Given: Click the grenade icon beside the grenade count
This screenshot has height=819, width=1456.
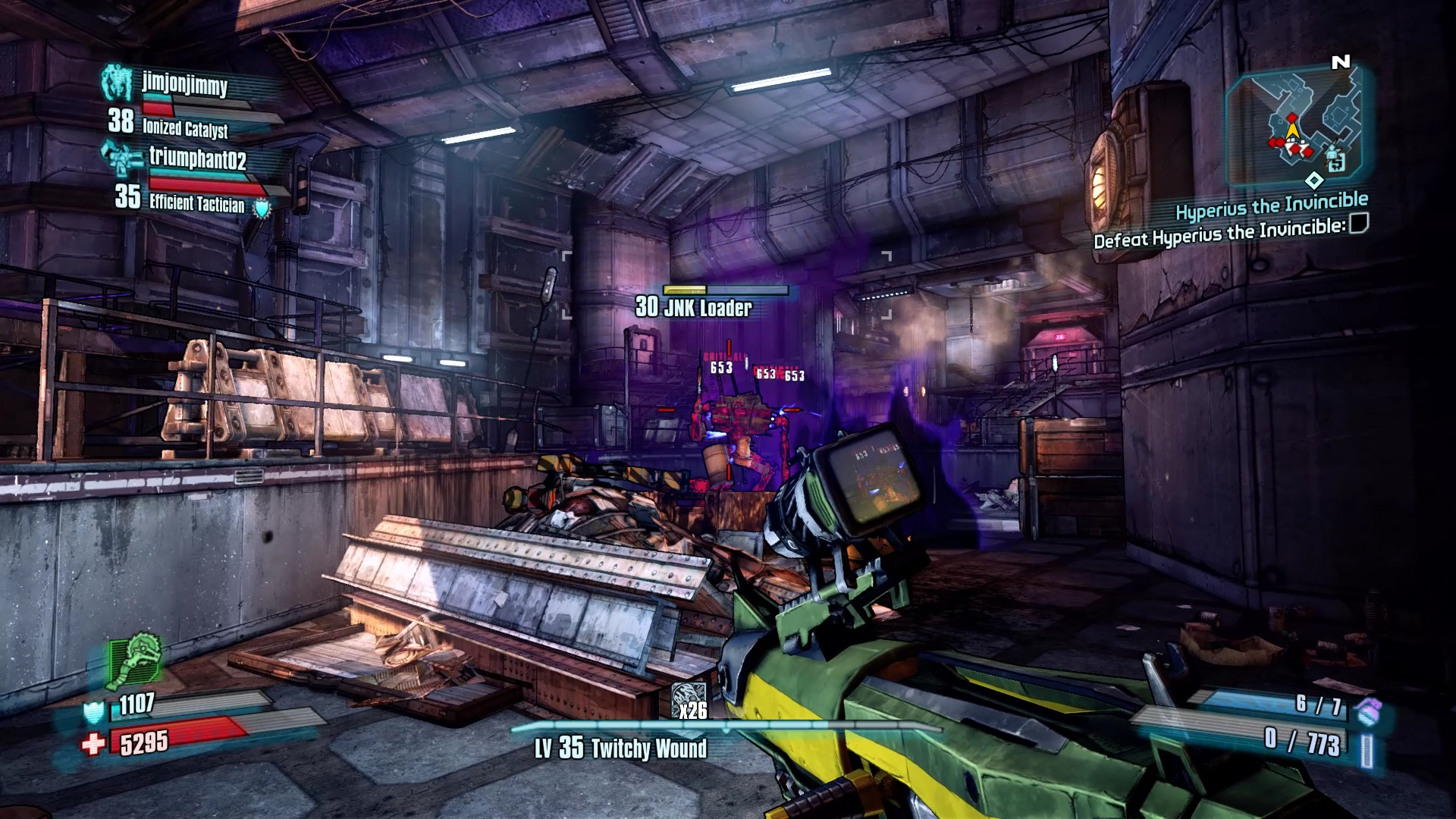Looking at the screenshot, I should coord(1368,711).
